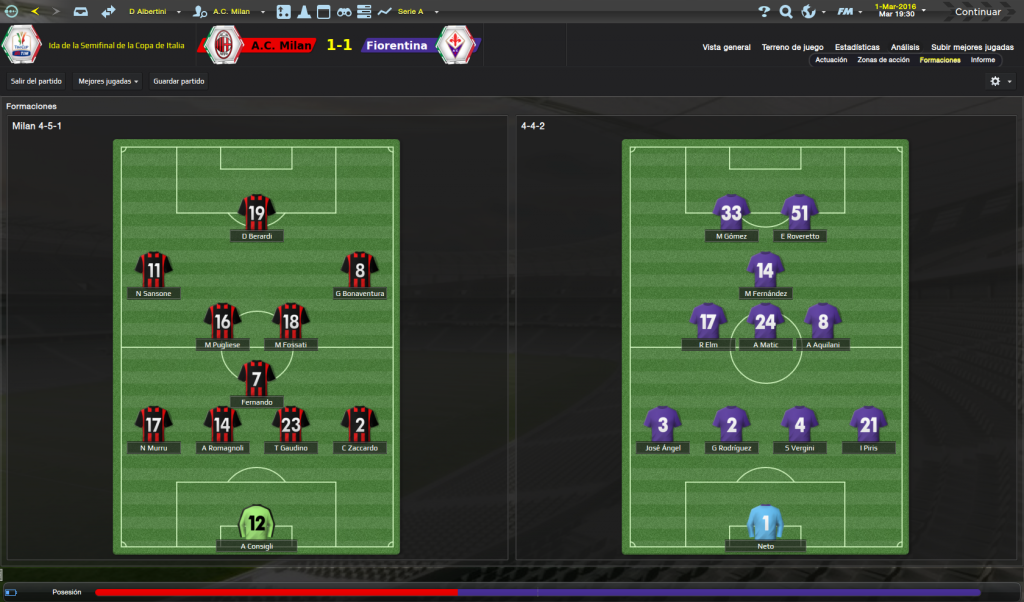
Task: Switch to the Actuación sub-tab
Action: click(x=831, y=60)
